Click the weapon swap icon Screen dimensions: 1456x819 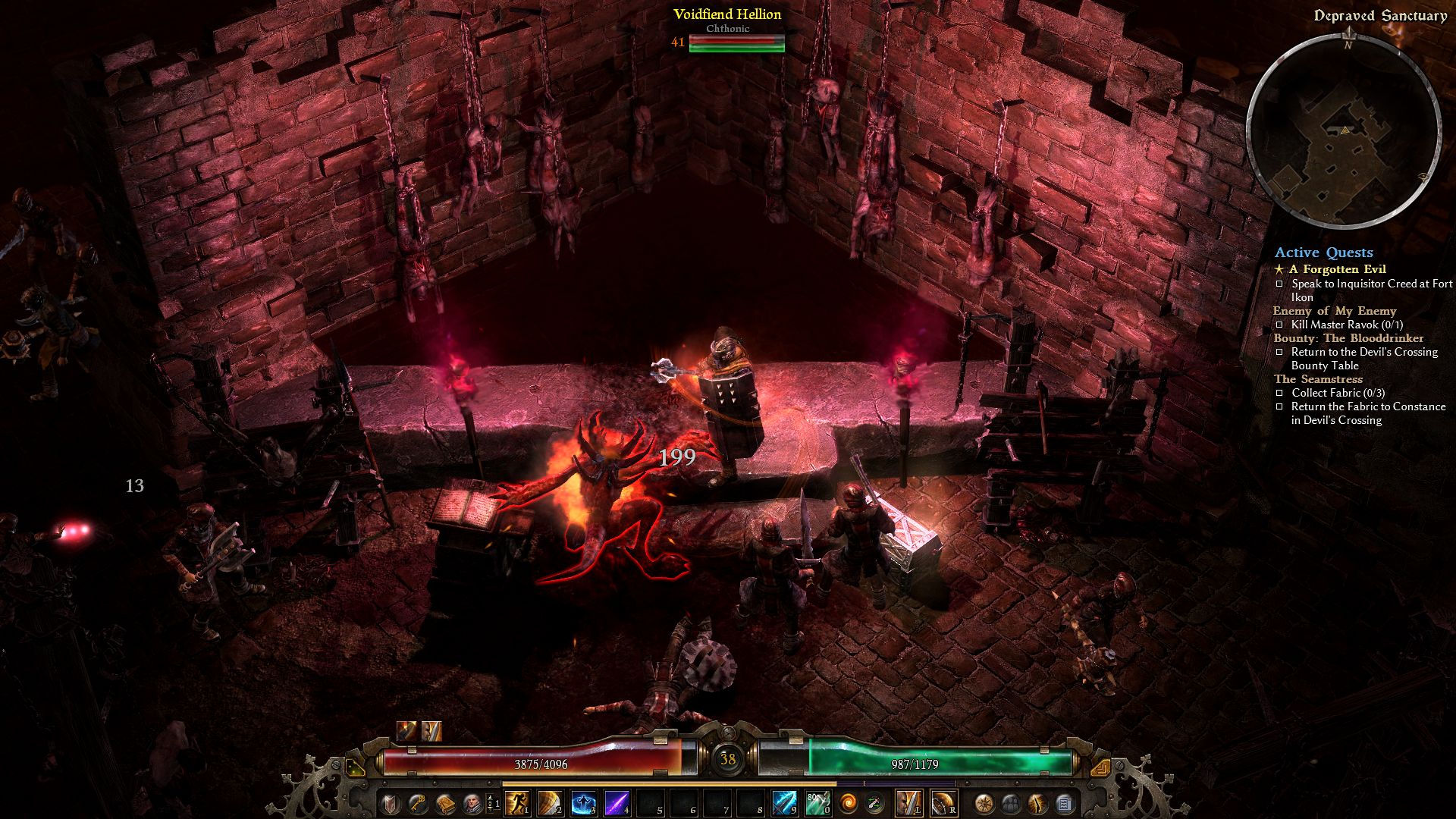click(x=874, y=803)
